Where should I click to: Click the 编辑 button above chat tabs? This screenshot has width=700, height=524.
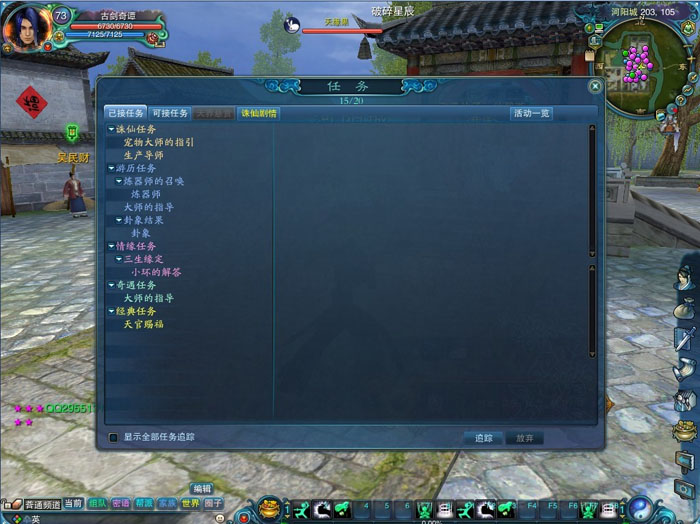[202, 489]
